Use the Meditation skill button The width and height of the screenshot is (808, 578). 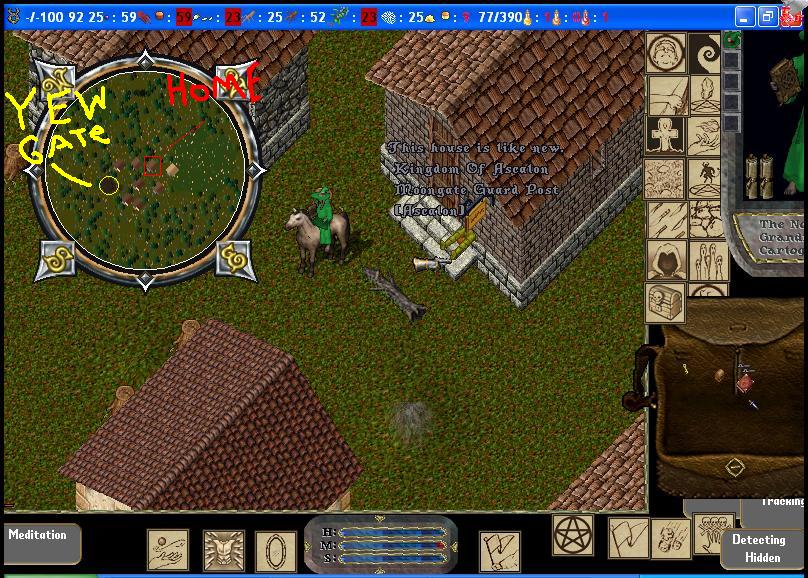click(38, 537)
